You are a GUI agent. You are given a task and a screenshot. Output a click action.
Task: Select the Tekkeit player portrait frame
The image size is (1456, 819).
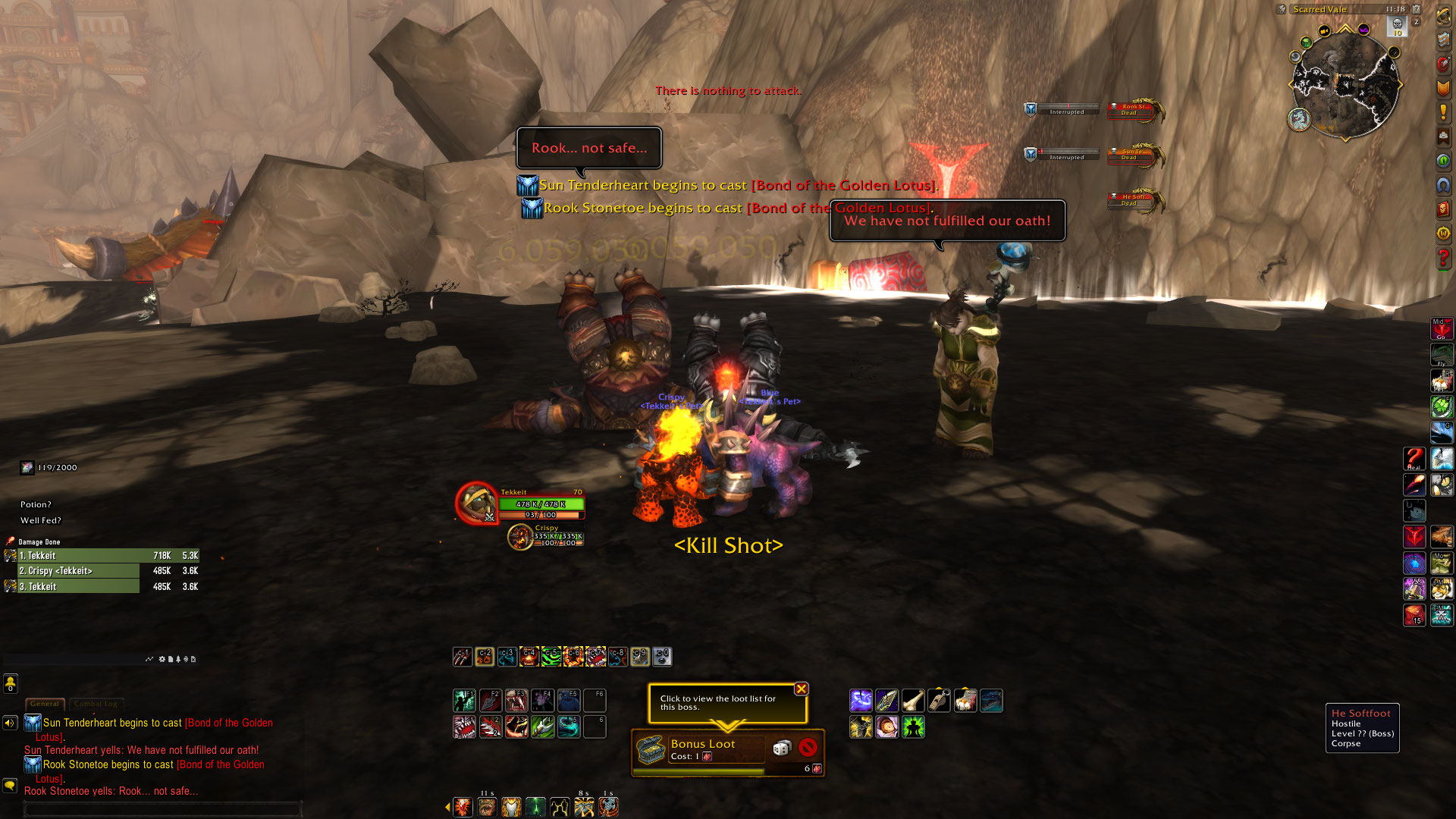pos(476,502)
